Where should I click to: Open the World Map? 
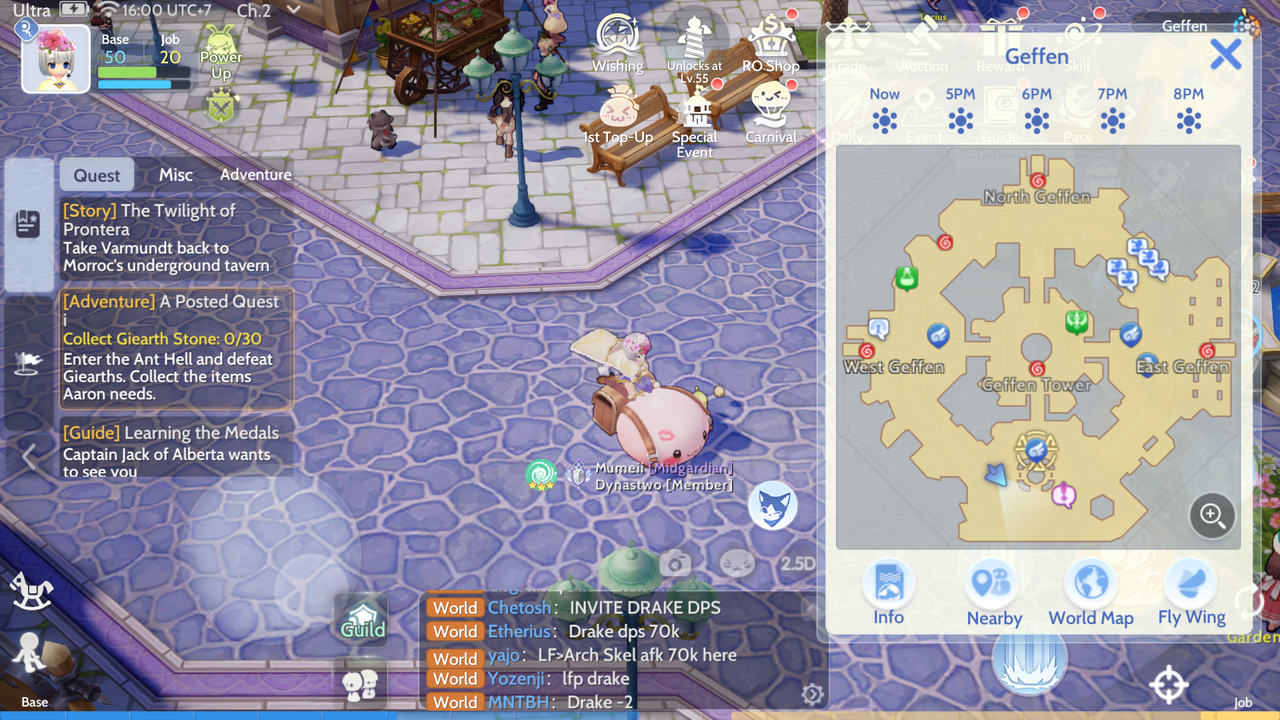coord(1090,591)
